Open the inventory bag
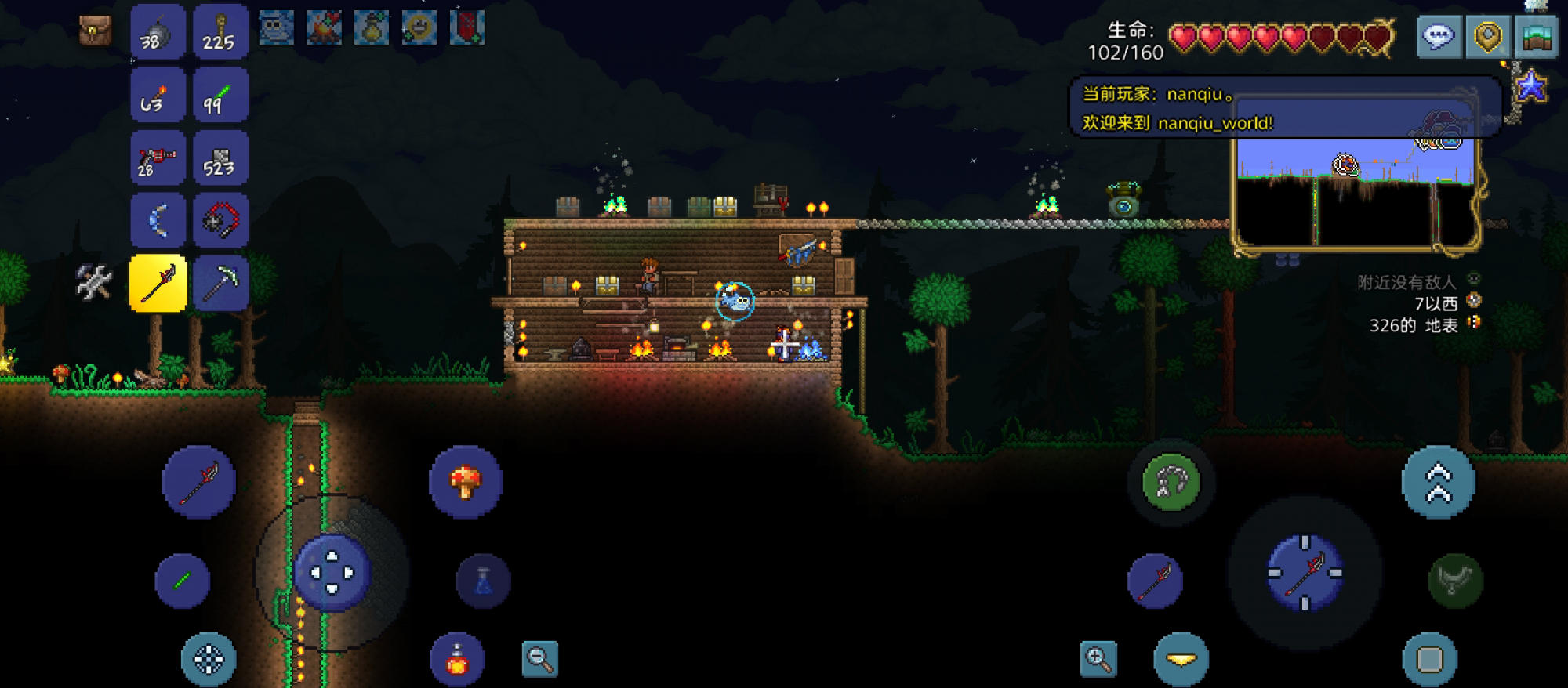 pos(95,31)
